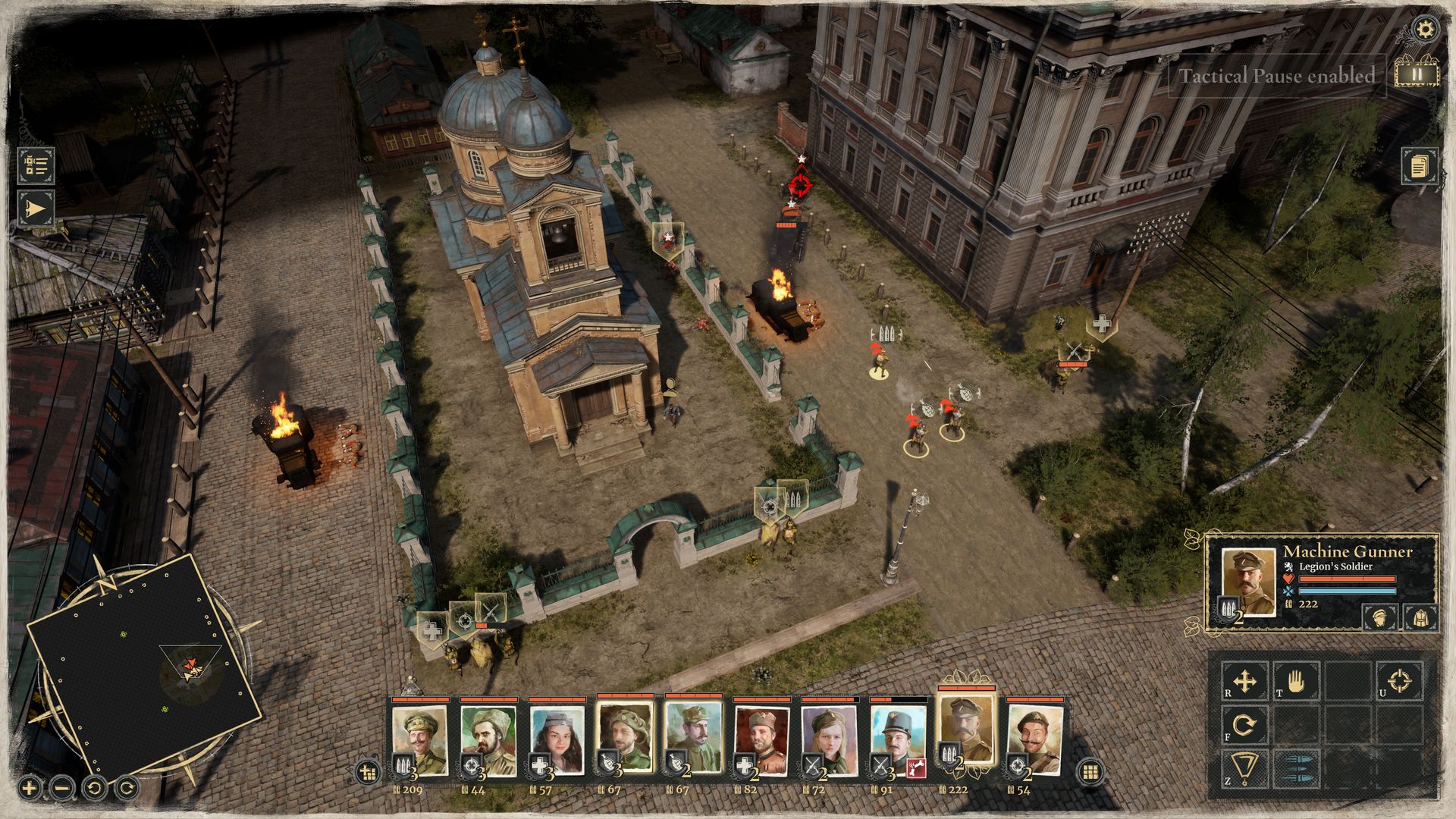The width and height of the screenshot is (1456, 819).
Task: Open the objectives checklist icon
Action: tap(36, 166)
